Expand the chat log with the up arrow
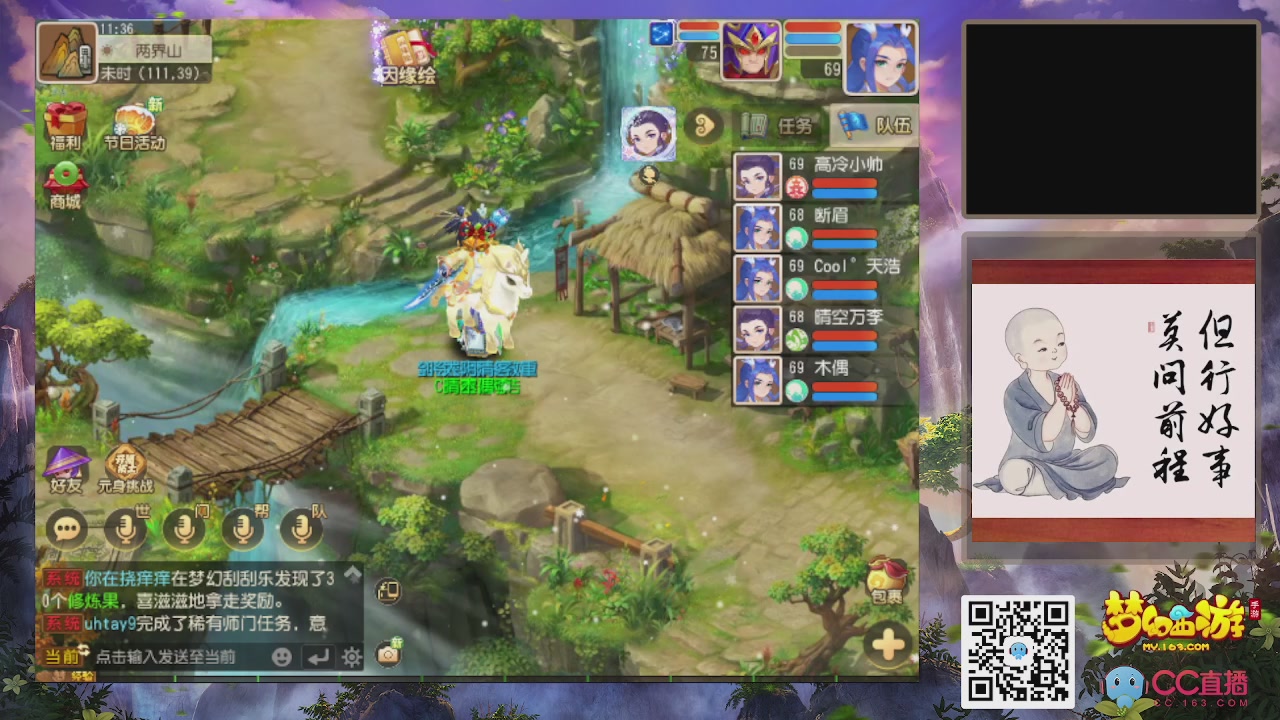The width and height of the screenshot is (1280, 720). tap(354, 572)
